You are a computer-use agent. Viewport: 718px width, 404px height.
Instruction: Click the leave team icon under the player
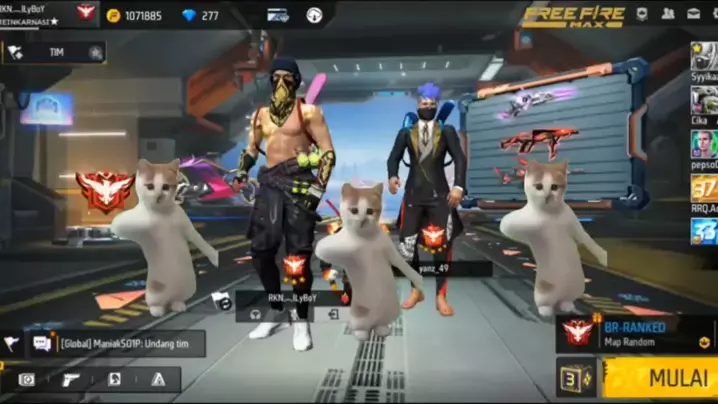pyautogui.click(x=333, y=314)
